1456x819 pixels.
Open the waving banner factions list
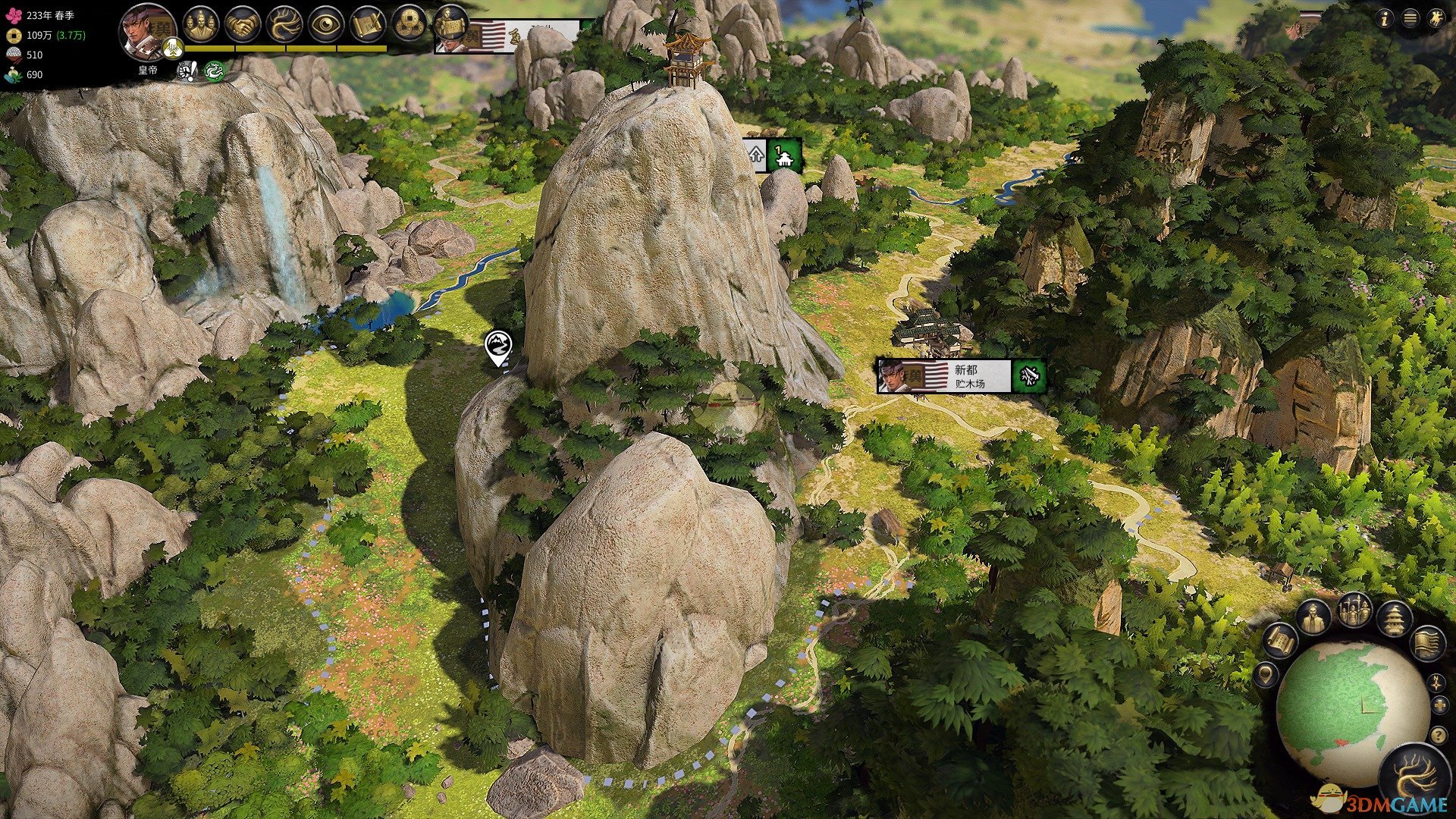[1426, 643]
